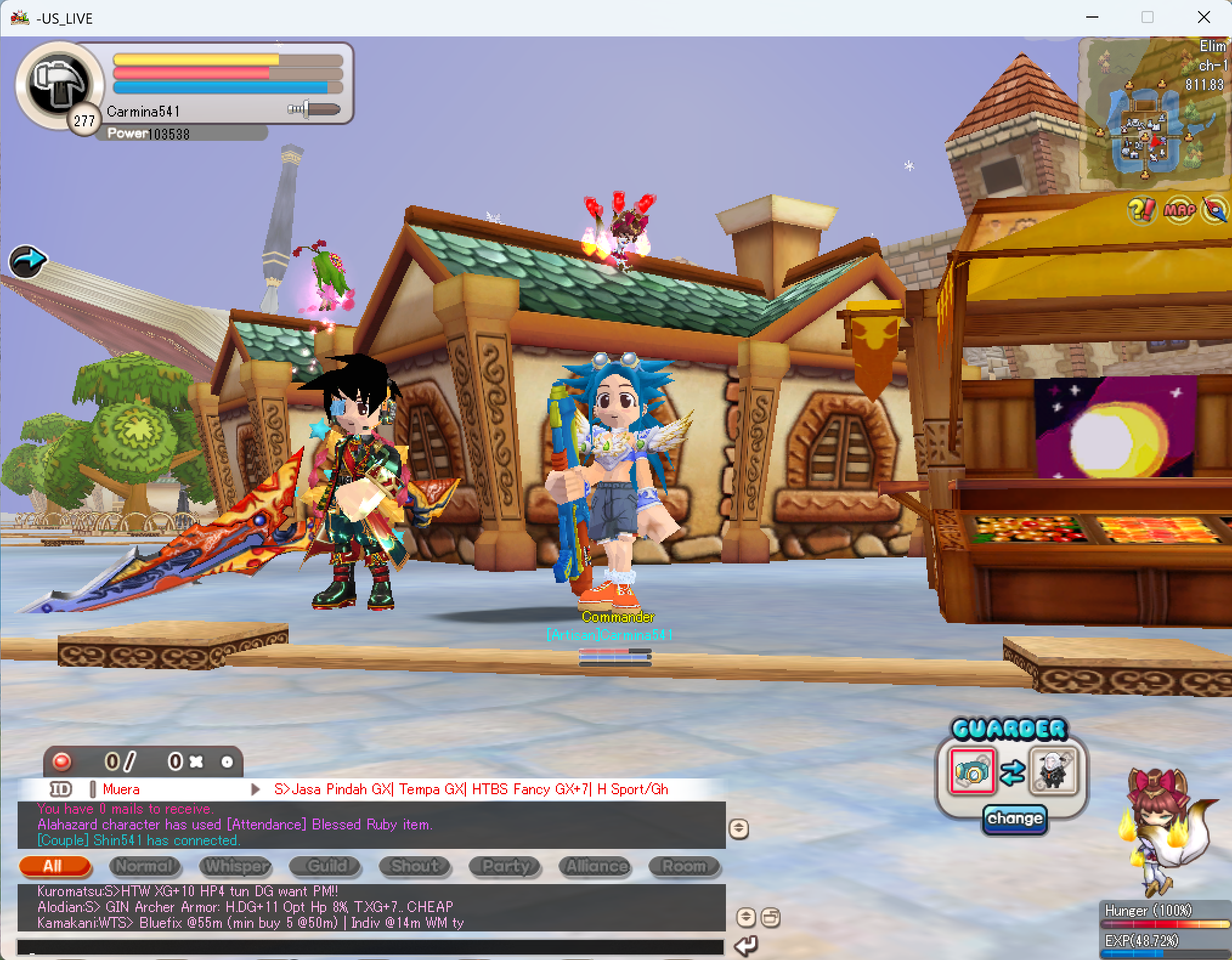Open the Alliance chat tab
1232x960 pixels.
coord(595,866)
